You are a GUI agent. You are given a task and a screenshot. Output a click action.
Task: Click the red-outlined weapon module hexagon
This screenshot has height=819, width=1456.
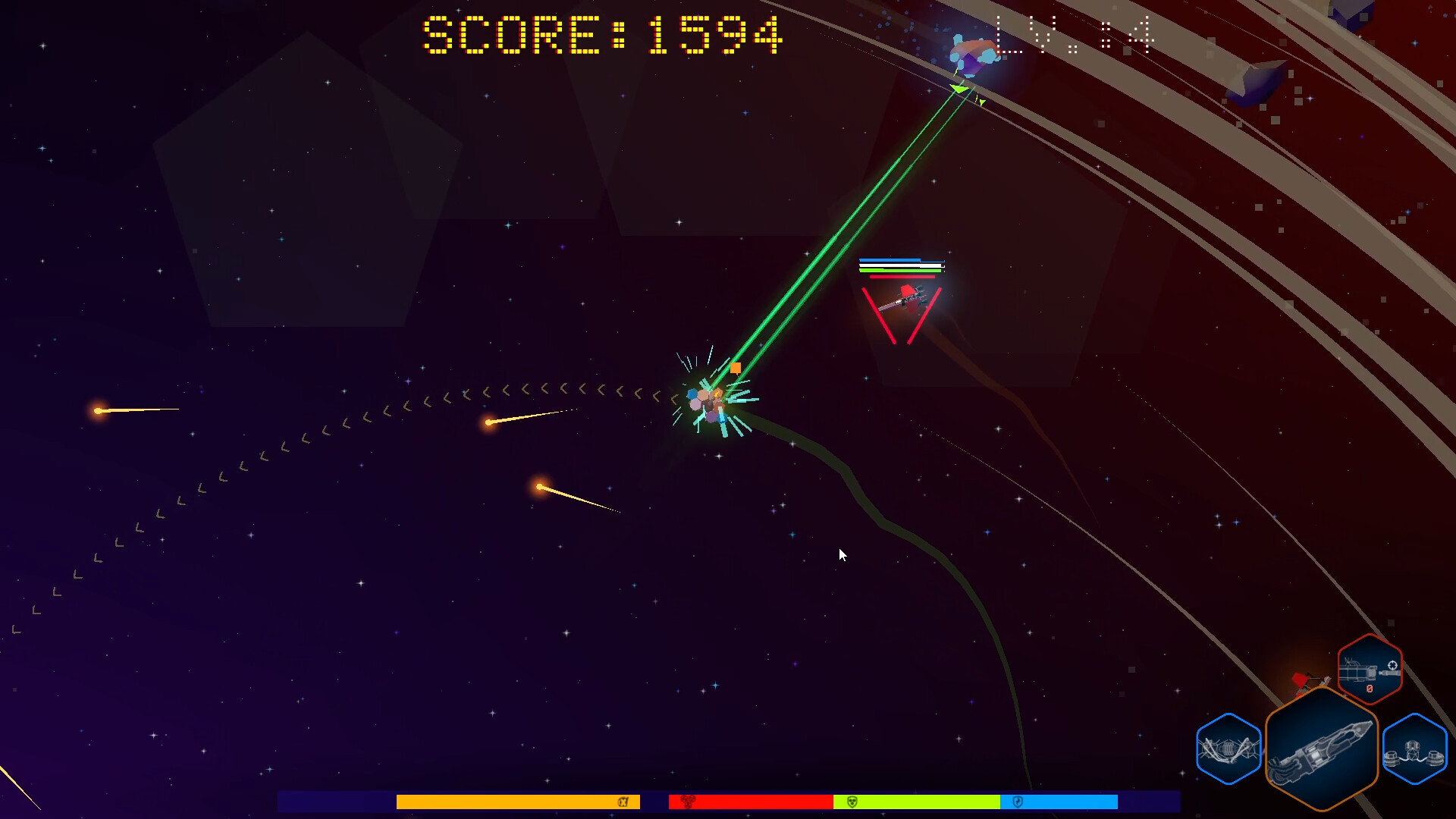click(x=1369, y=670)
